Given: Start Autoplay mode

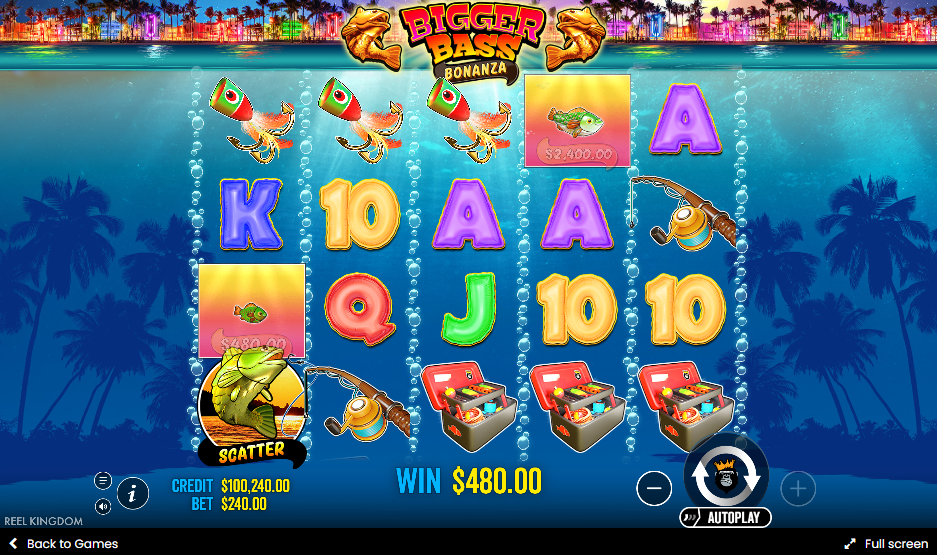Looking at the screenshot, I should [726, 518].
